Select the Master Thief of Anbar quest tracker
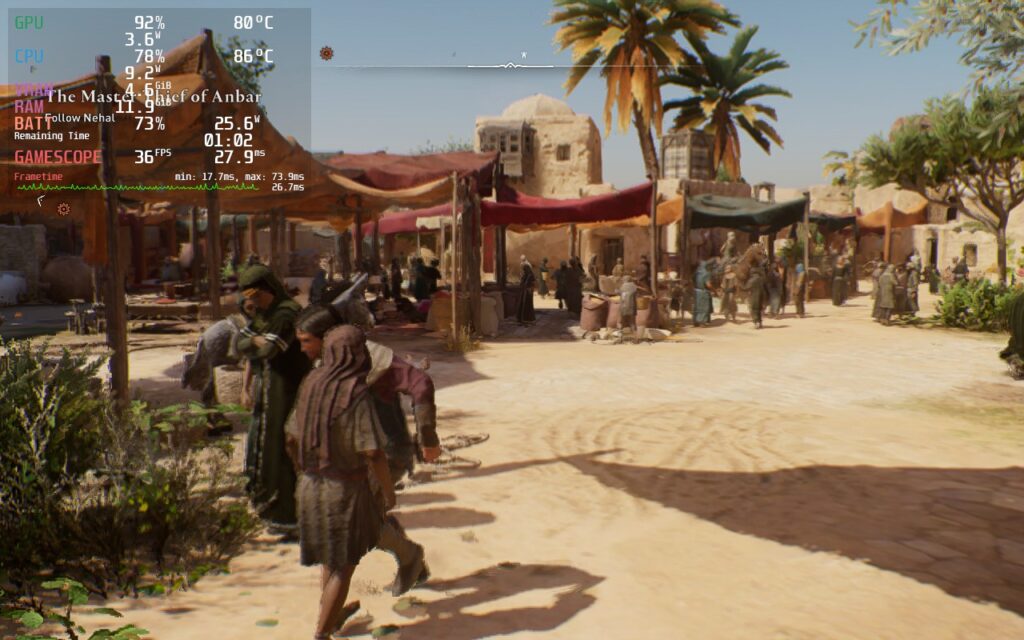The image size is (1024, 640). pos(153,97)
